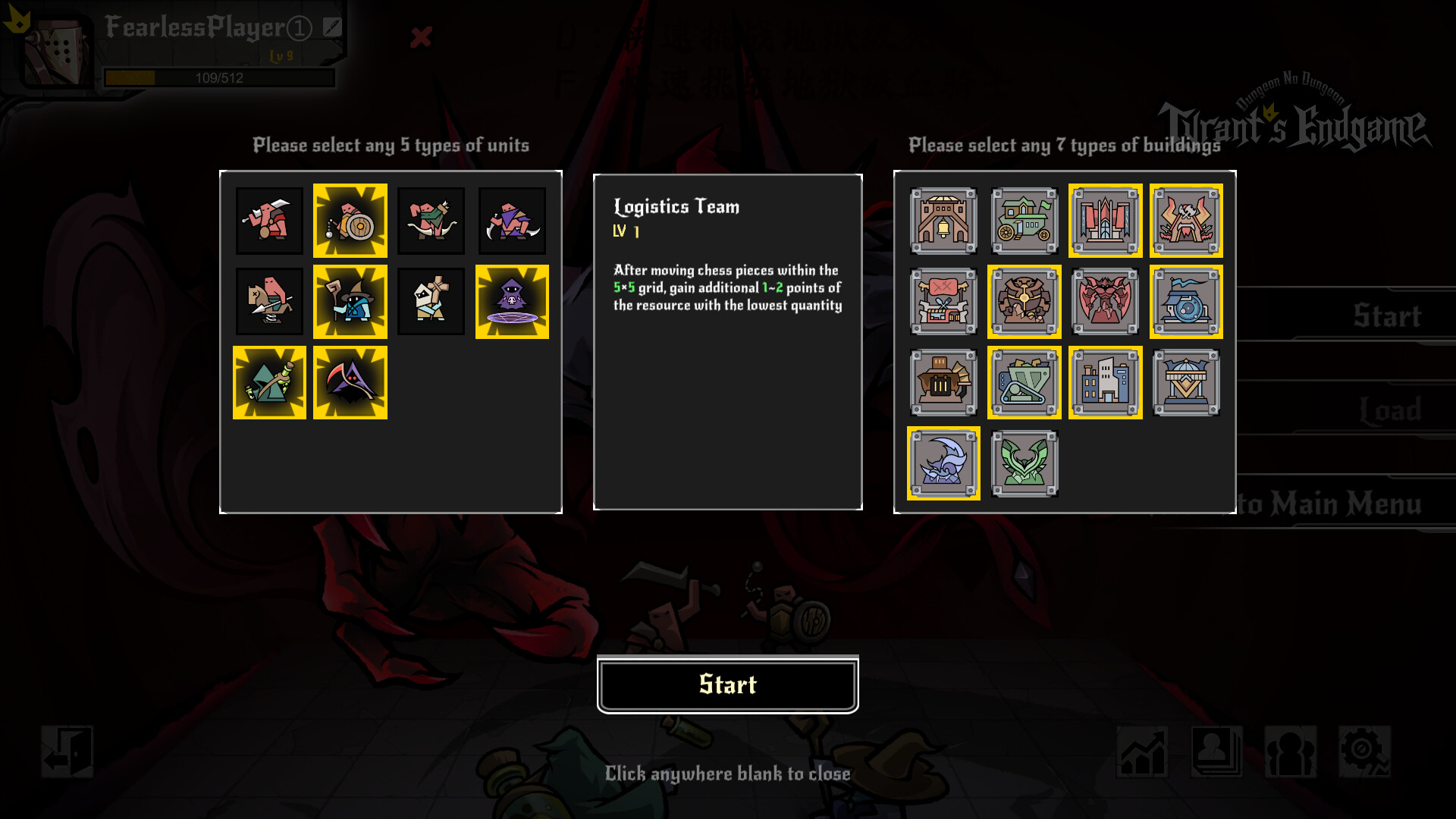The image size is (1456, 819).
Task: Open the settings gear
Action: (x=1364, y=752)
